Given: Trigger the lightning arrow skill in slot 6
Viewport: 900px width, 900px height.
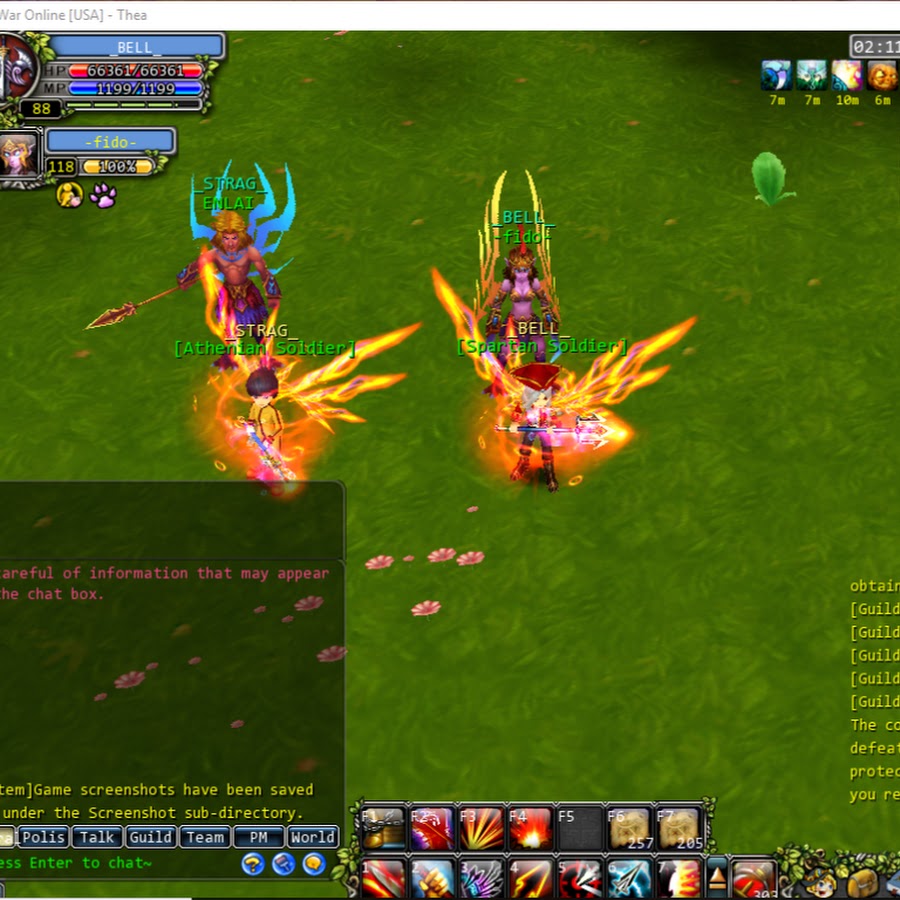Looking at the screenshot, I should click(x=629, y=880).
